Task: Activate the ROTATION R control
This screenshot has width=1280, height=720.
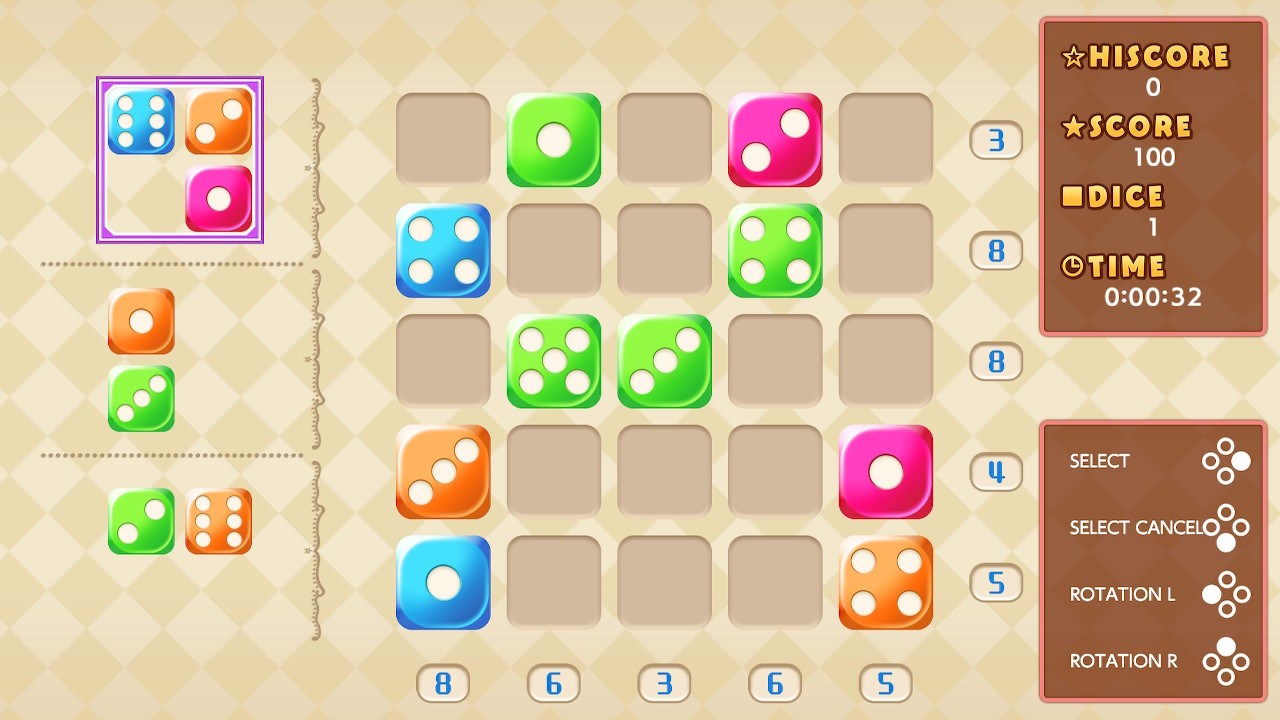Action: pyautogui.click(x=1123, y=661)
